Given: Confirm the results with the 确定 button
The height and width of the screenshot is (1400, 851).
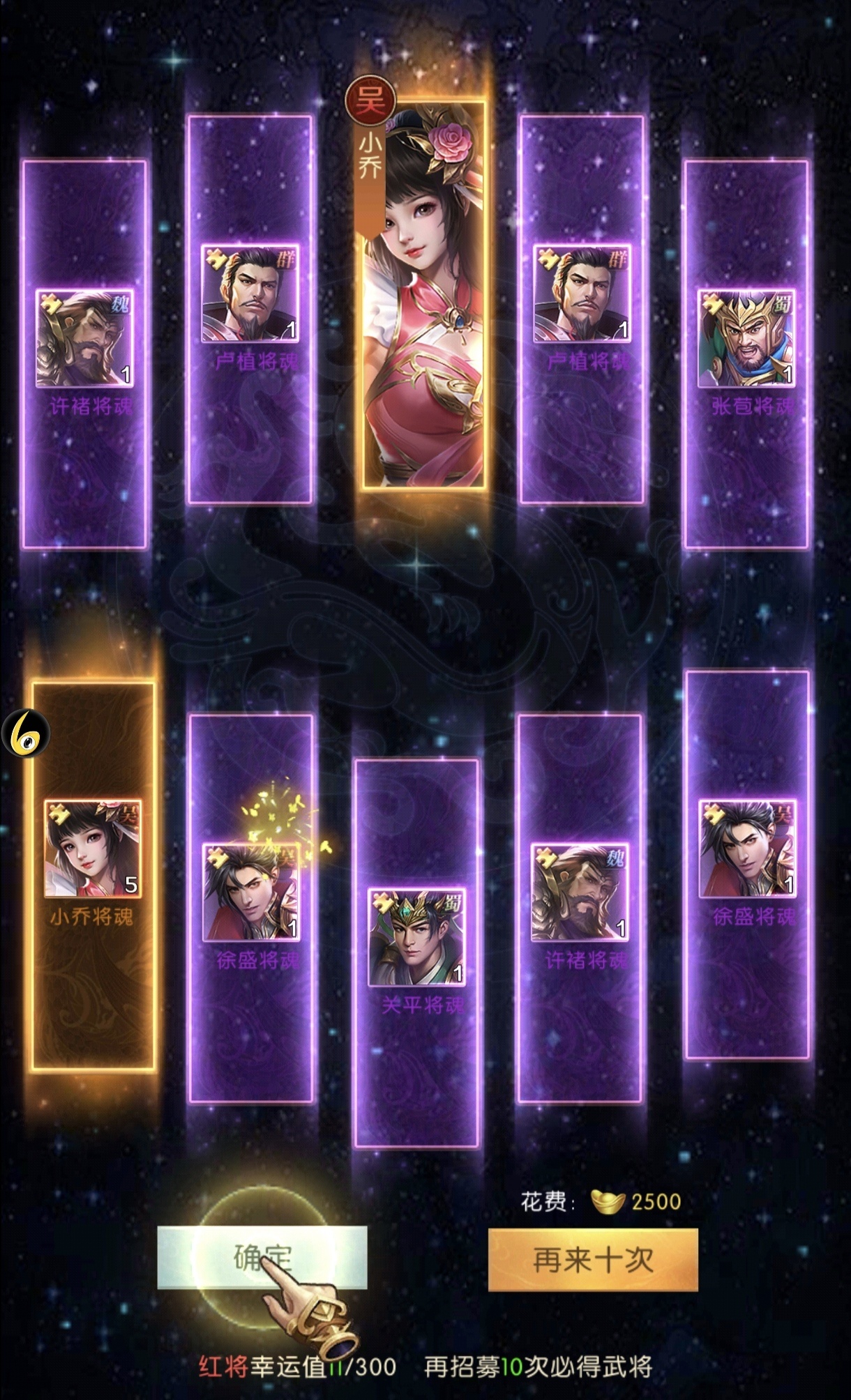Looking at the screenshot, I should pos(262,1258).
